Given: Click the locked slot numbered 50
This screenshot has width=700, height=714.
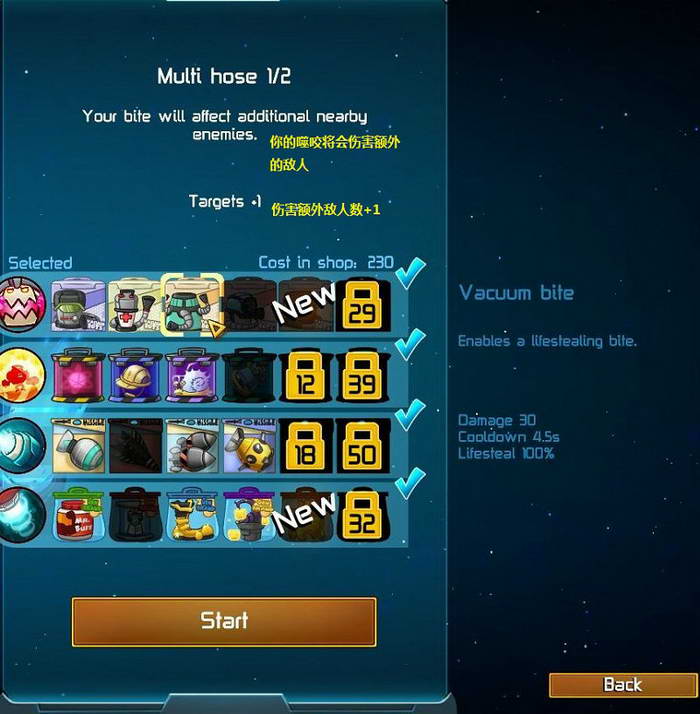Looking at the screenshot, I should (363, 445).
